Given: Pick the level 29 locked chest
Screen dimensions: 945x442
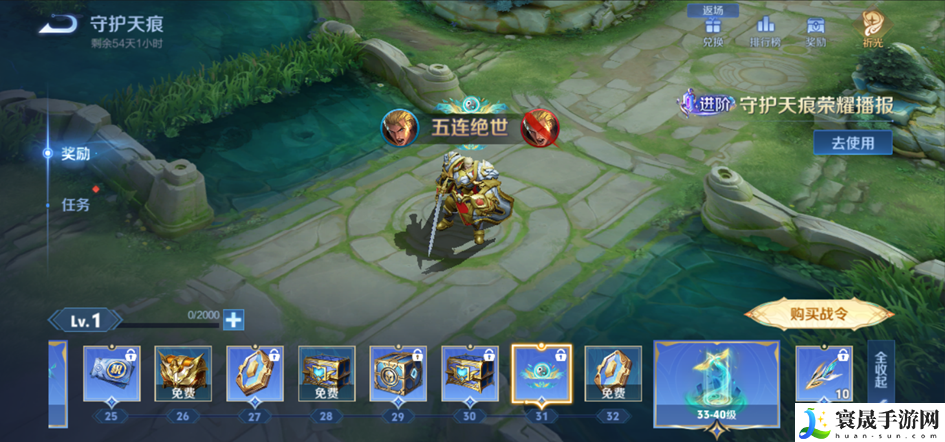Looking at the screenshot, I should (399, 375).
